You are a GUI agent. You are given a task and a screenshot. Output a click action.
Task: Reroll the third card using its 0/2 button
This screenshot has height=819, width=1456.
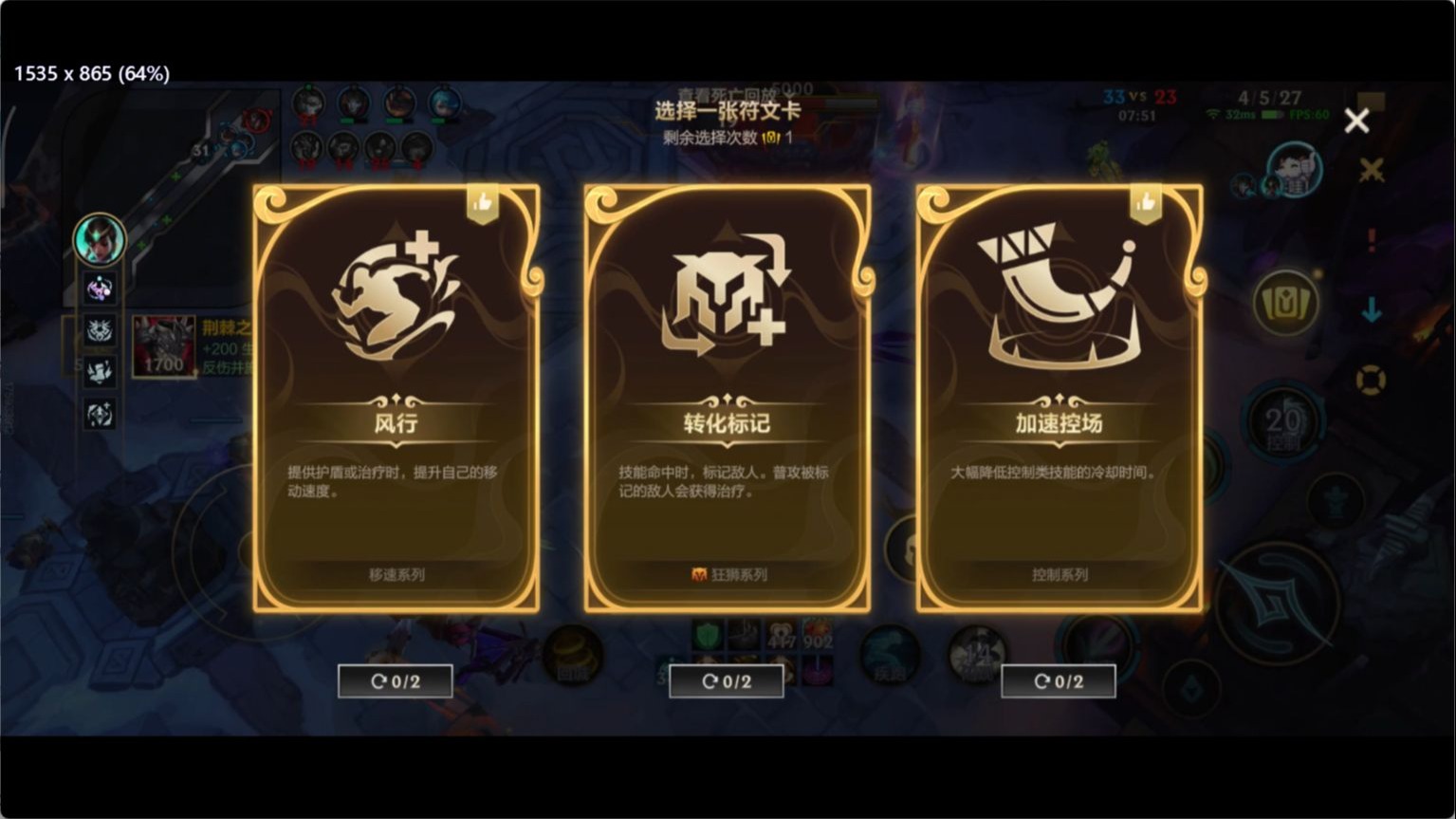(x=1058, y=680)
